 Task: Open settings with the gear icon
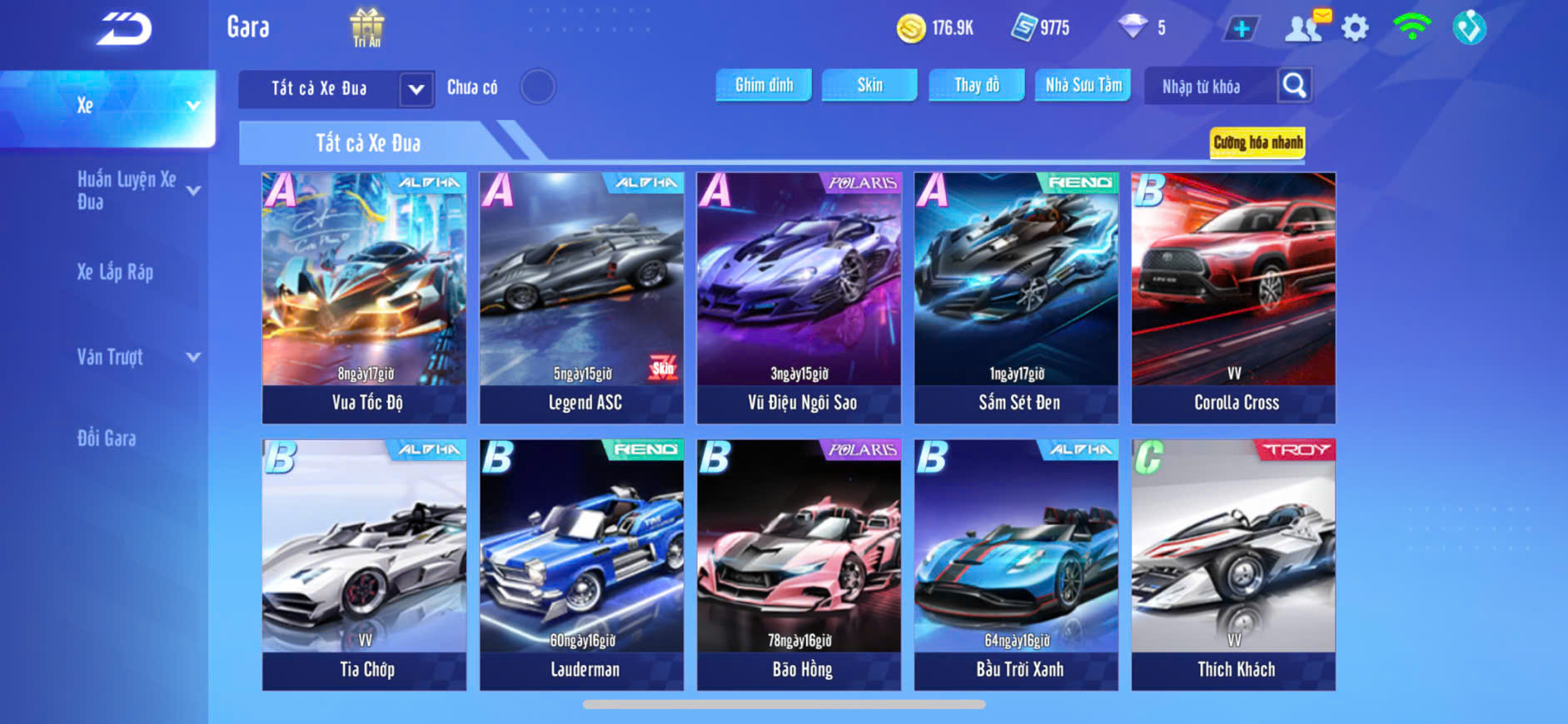pos(1355,28)
